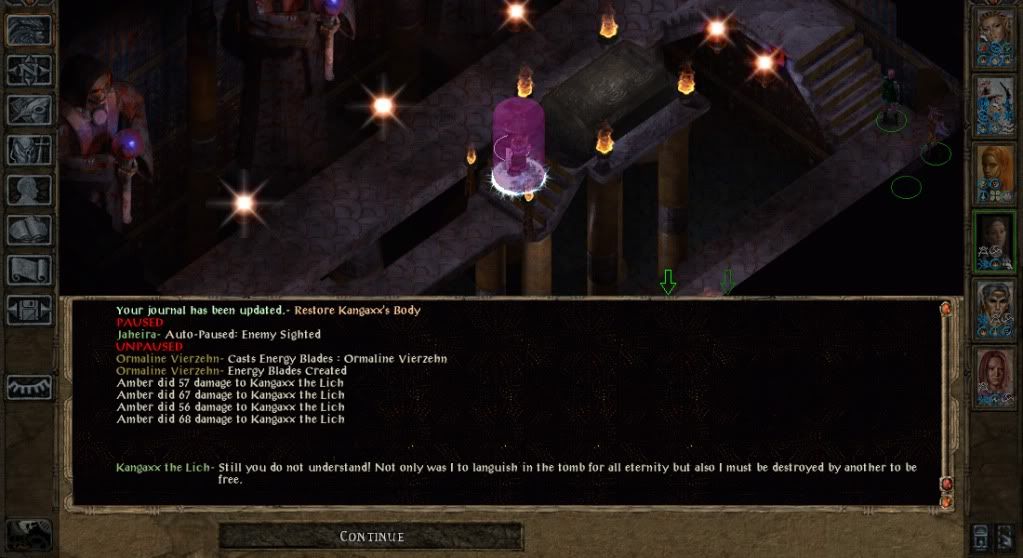Select the orange-haired character portrait
This screenshot has width=1023, height=558.
tap(995, 174)
